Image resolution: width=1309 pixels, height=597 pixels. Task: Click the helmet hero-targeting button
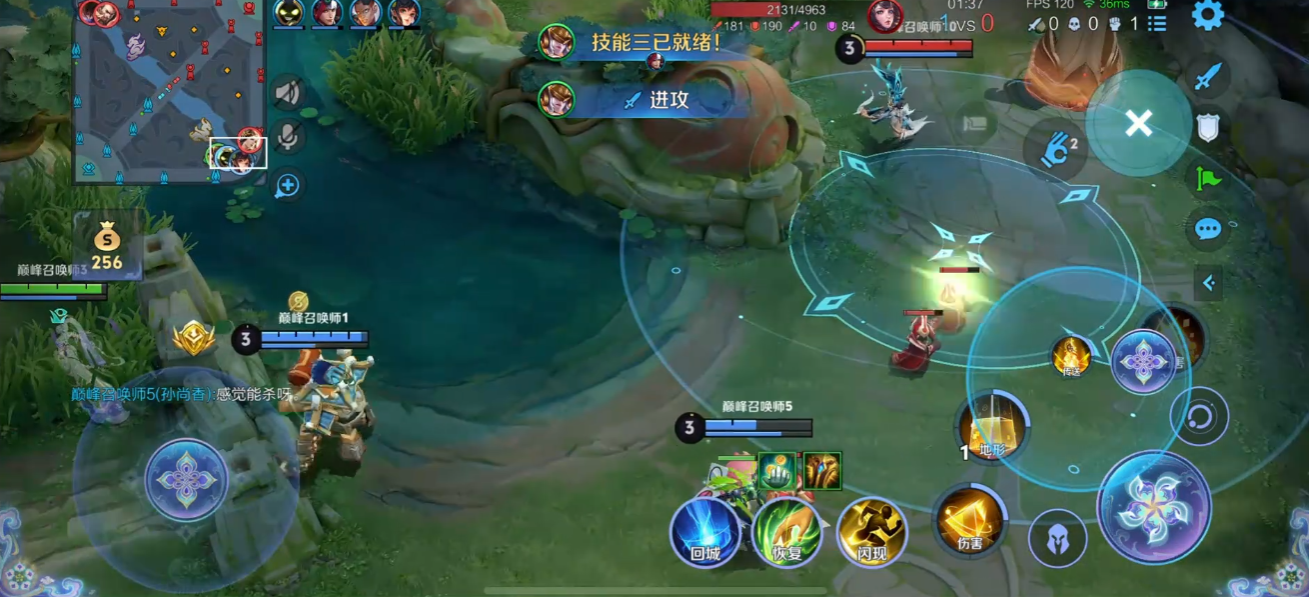point(1057,538)
